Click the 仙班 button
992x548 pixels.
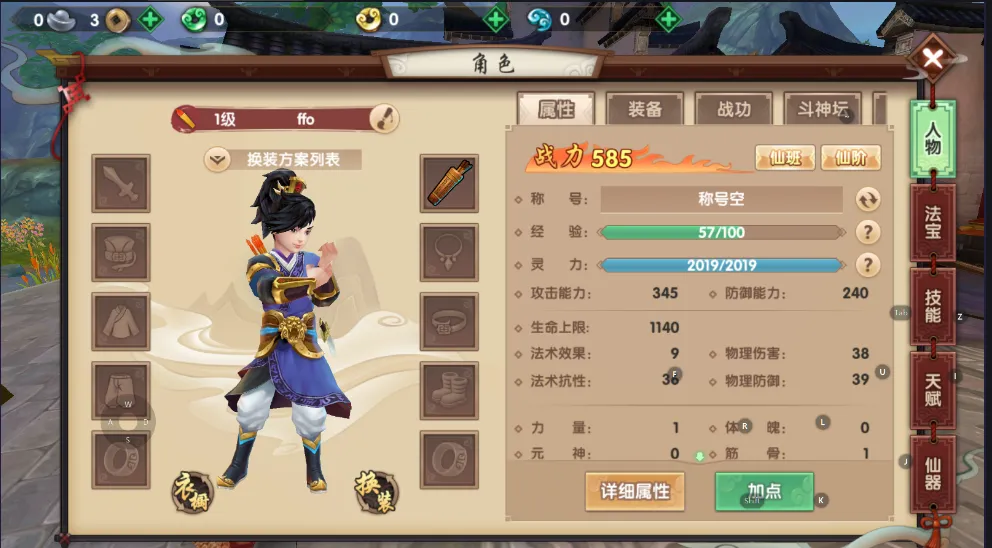pyautogui.click(x=784, y=158)
